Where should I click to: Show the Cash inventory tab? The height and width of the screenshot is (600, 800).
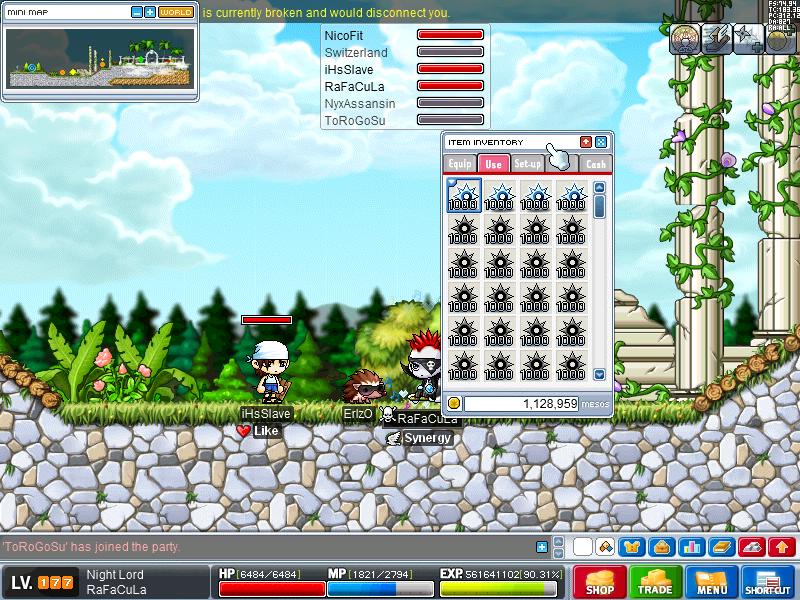(596, 164)
